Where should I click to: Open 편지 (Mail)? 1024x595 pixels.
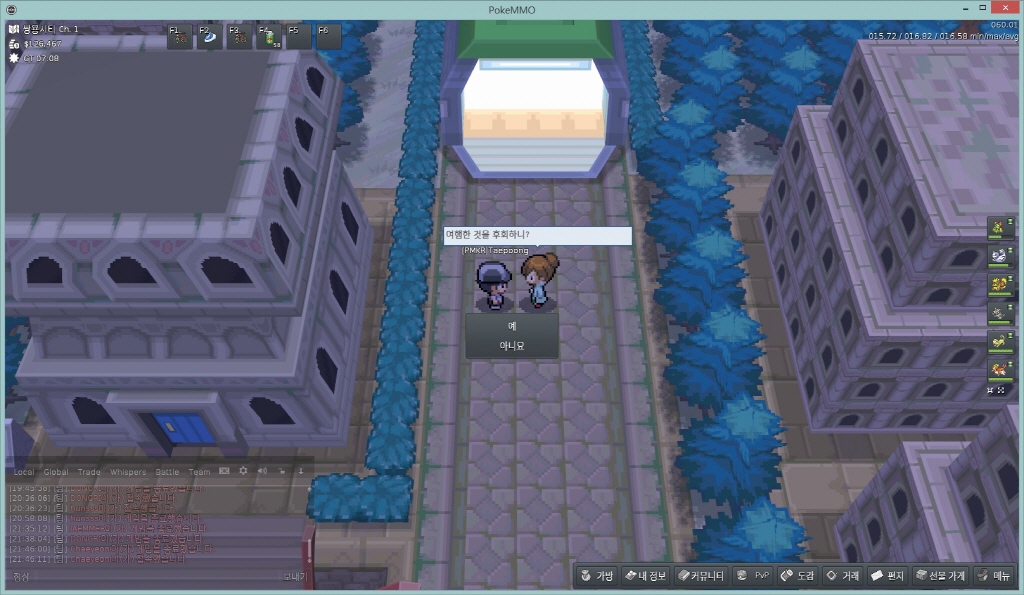[x=887, y=576]
